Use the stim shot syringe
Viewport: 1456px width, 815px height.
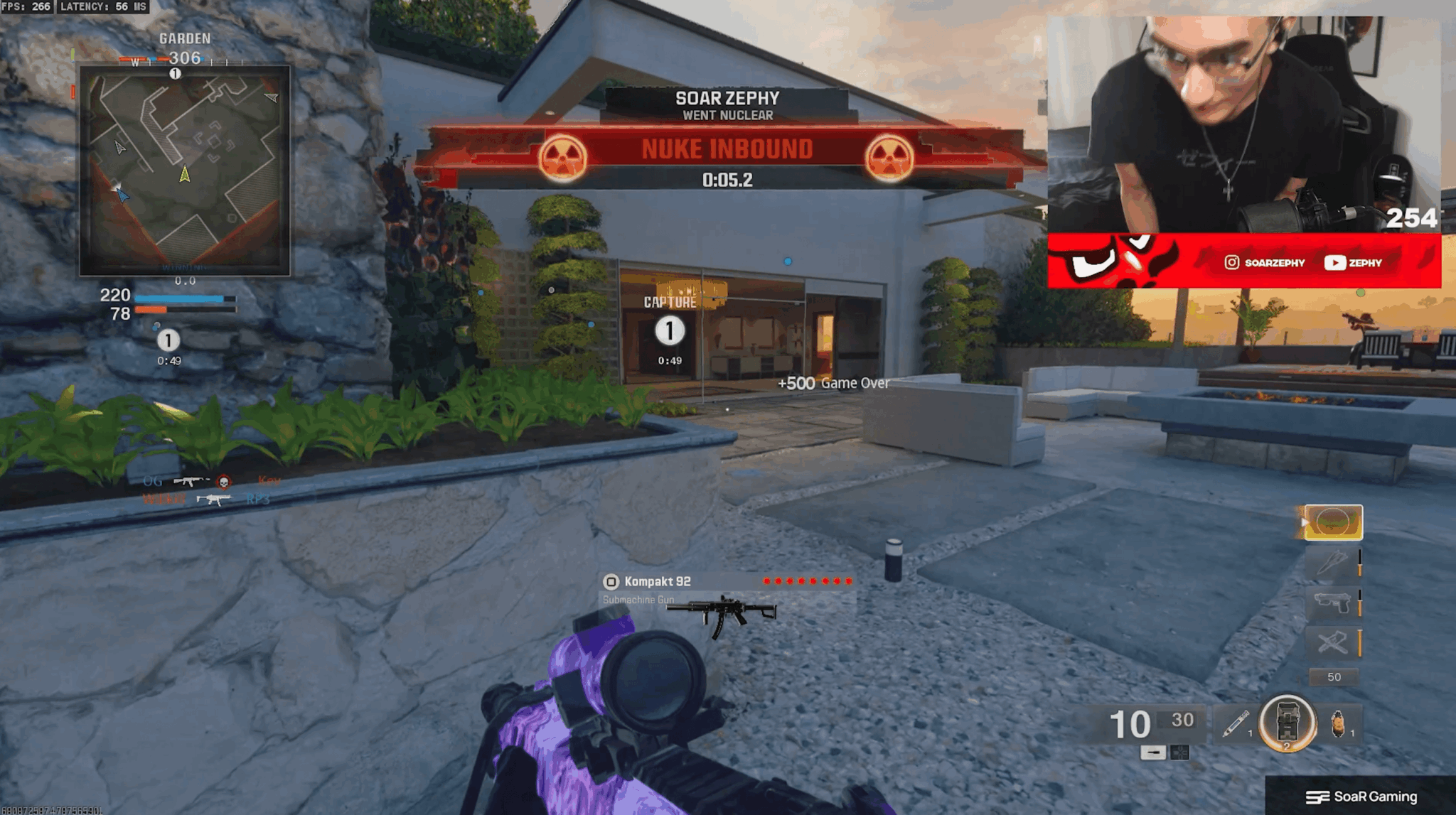pyautogui.click(x=1236, y=724)
